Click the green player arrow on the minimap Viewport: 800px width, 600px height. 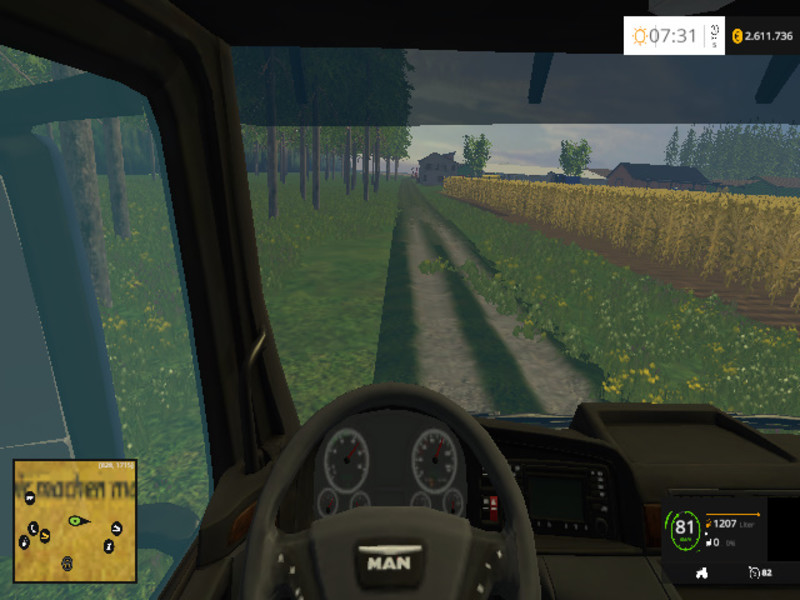pos(76,520)
